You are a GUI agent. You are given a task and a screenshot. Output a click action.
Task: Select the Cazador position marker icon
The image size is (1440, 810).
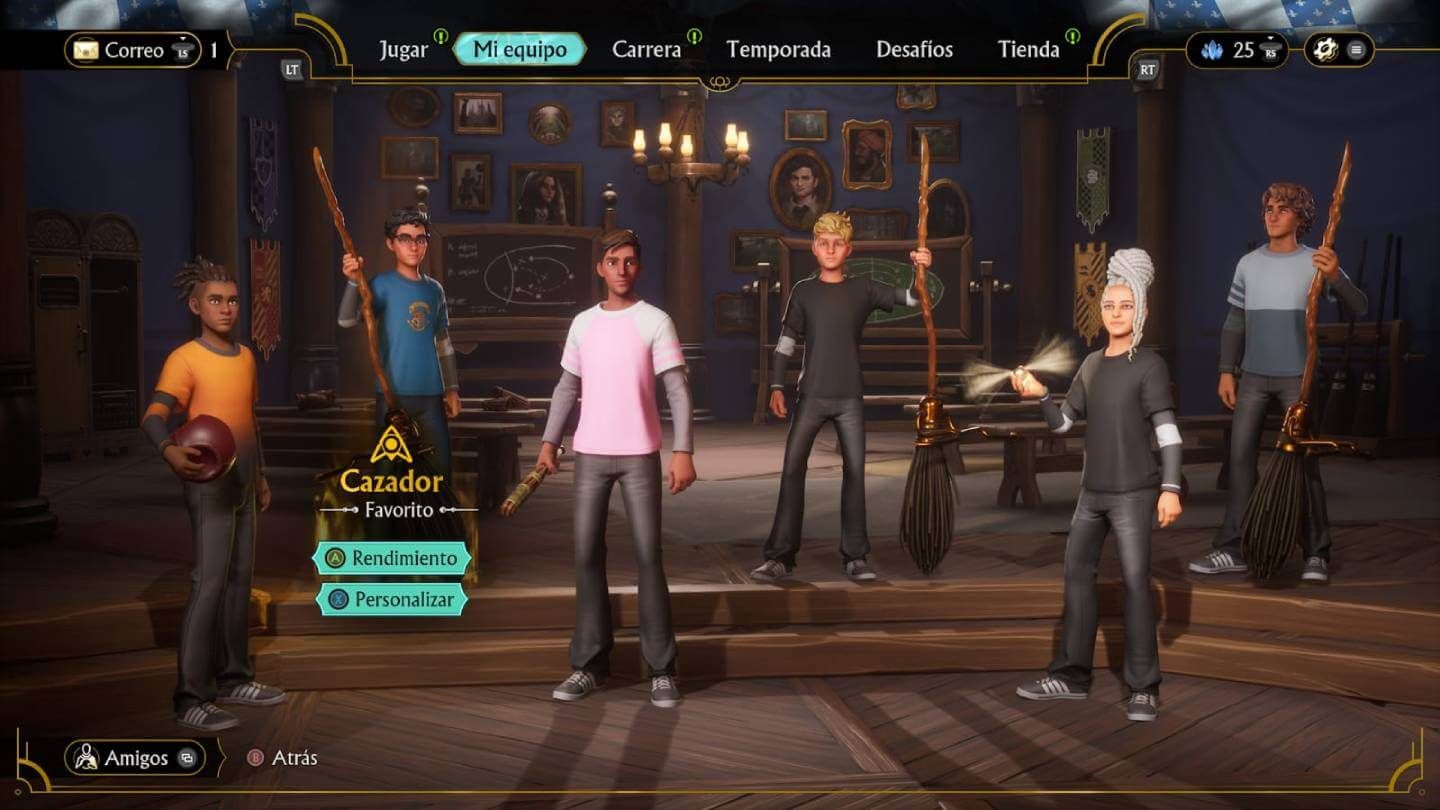[390, 444]
